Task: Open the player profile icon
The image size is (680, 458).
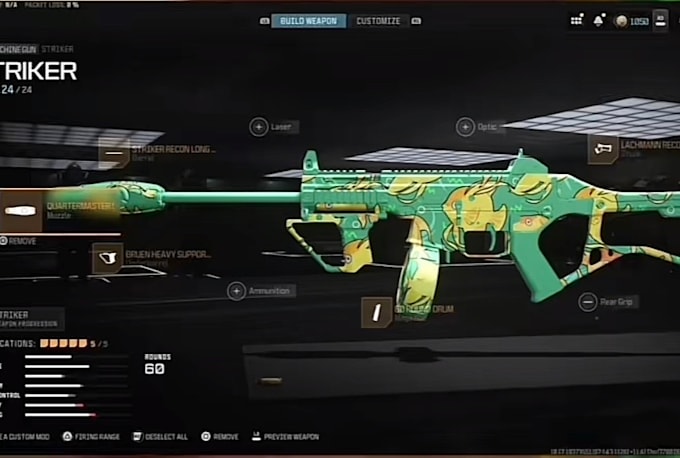Action: [660, 20]
